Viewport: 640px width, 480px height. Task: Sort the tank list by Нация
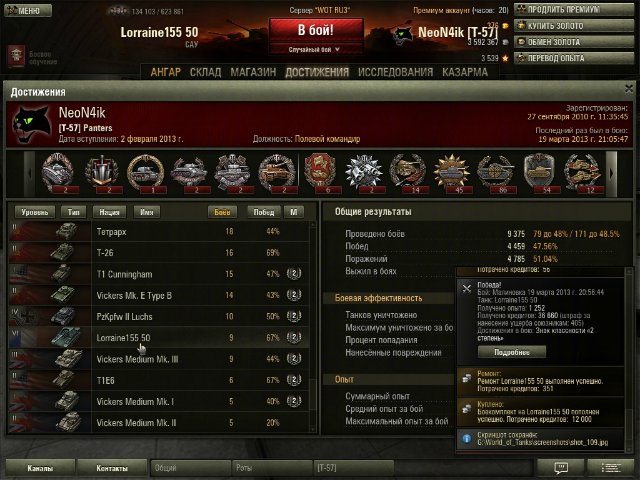[x=108, y=212]
